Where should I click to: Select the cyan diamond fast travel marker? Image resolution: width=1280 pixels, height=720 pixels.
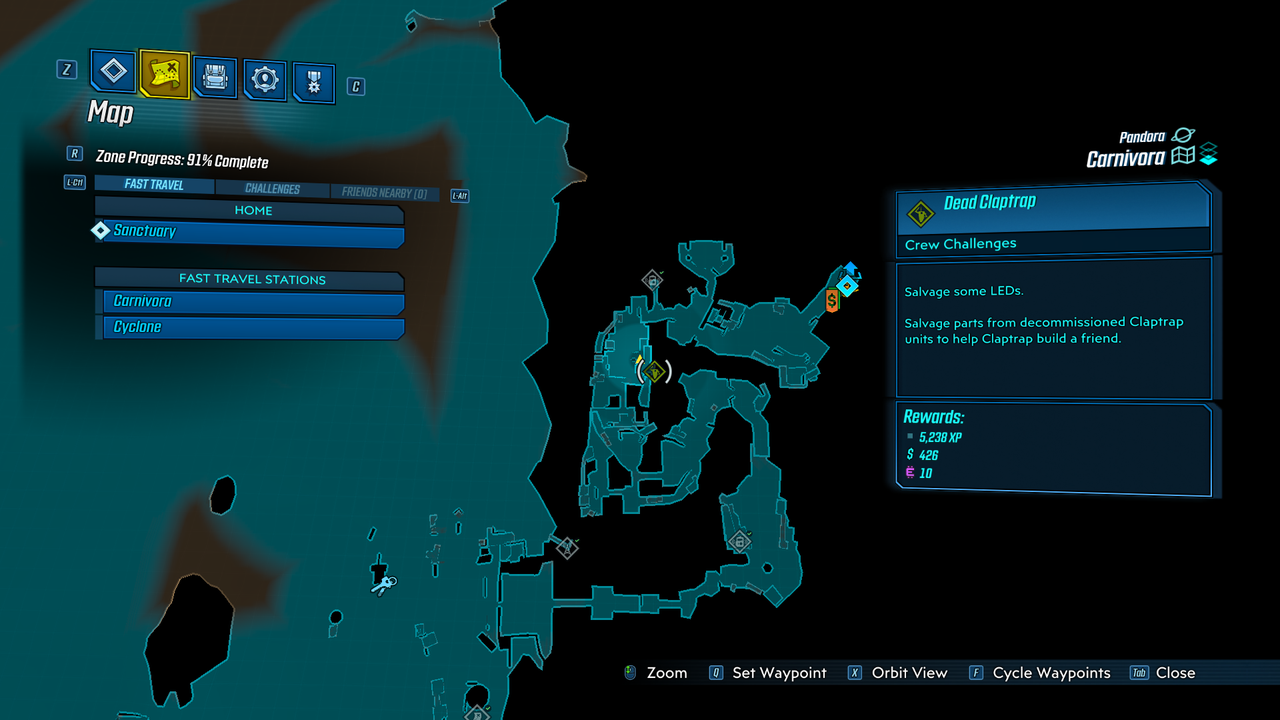pyautogui.click(x=848, y=286)
